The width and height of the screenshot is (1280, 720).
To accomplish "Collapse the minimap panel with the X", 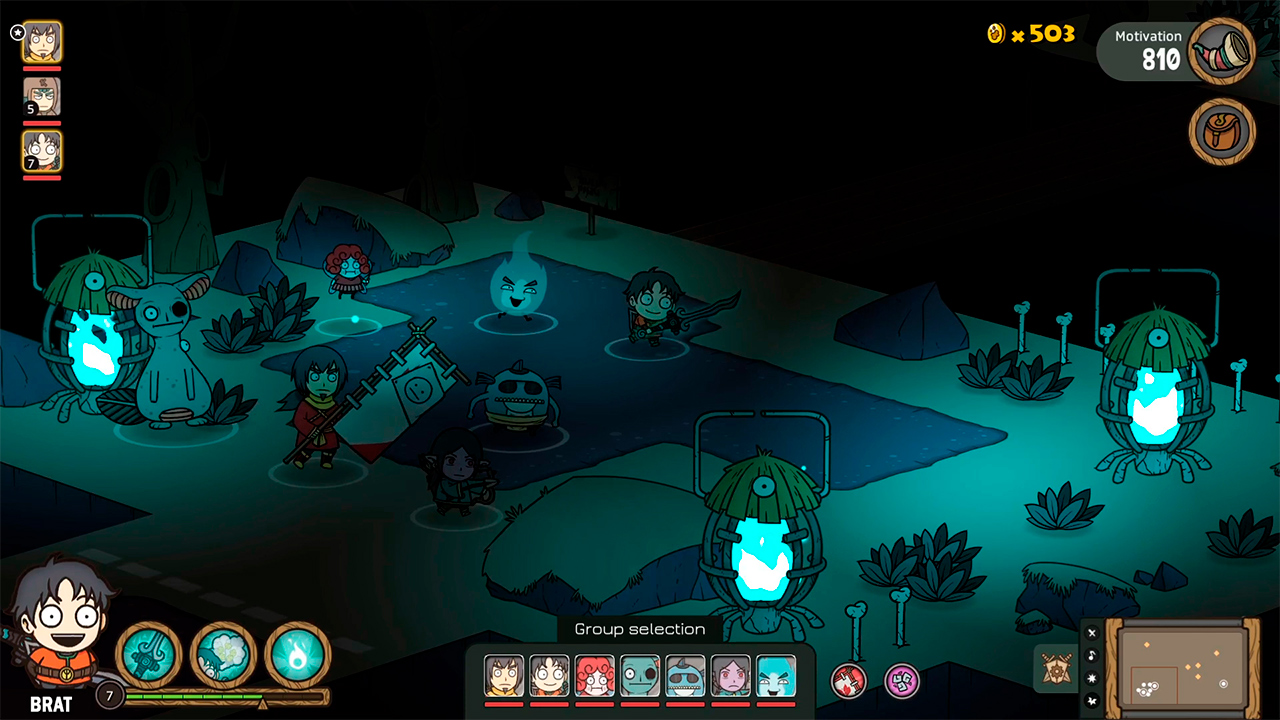I will [x=1092, y=632].
